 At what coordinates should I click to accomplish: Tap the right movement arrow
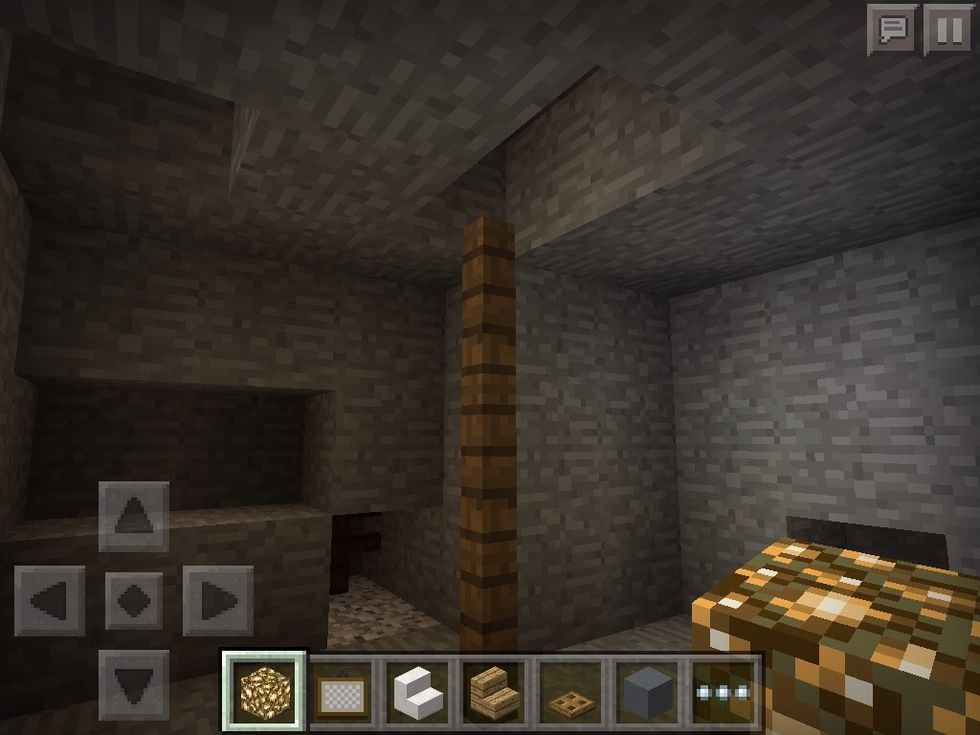[x=218, y=600]
